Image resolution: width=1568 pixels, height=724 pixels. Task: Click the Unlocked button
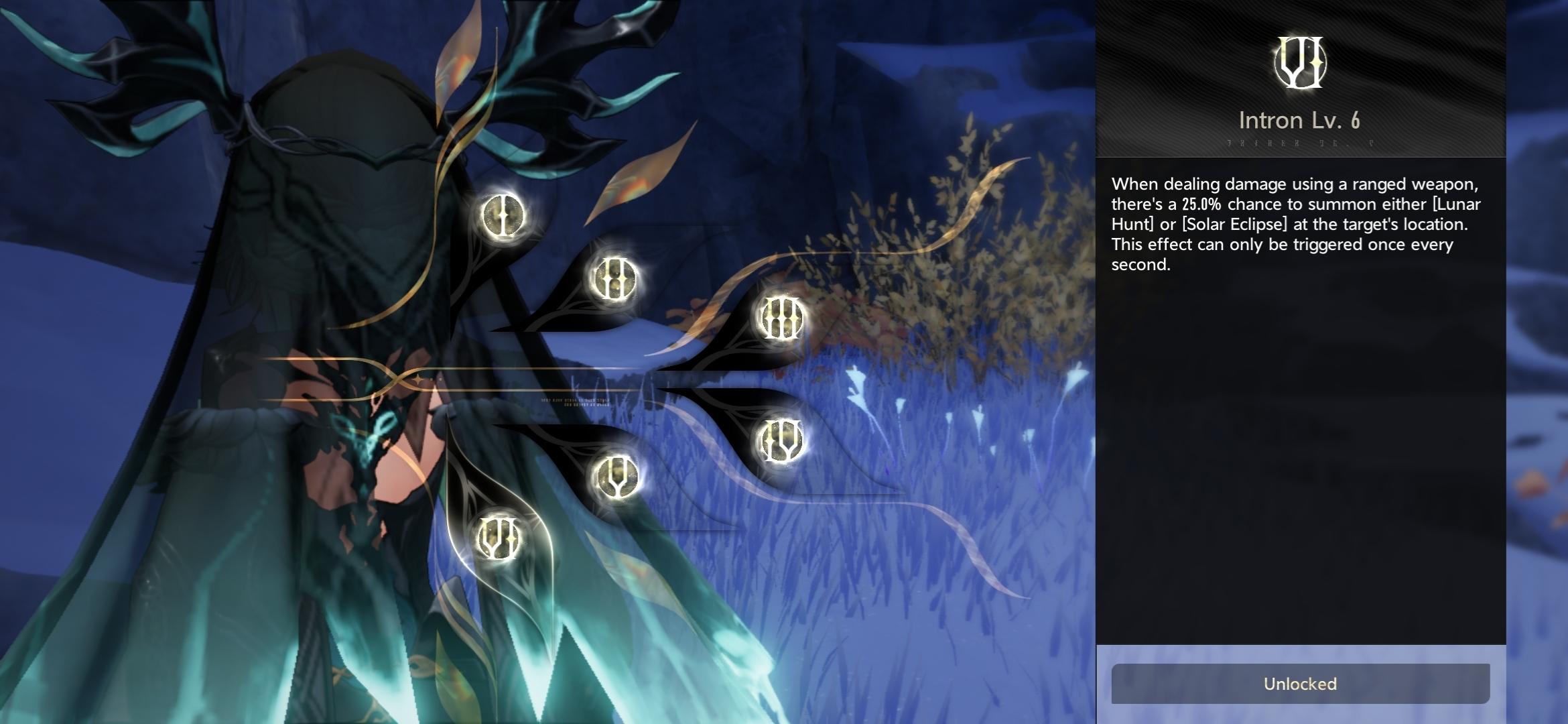[x=1300, y=684]
